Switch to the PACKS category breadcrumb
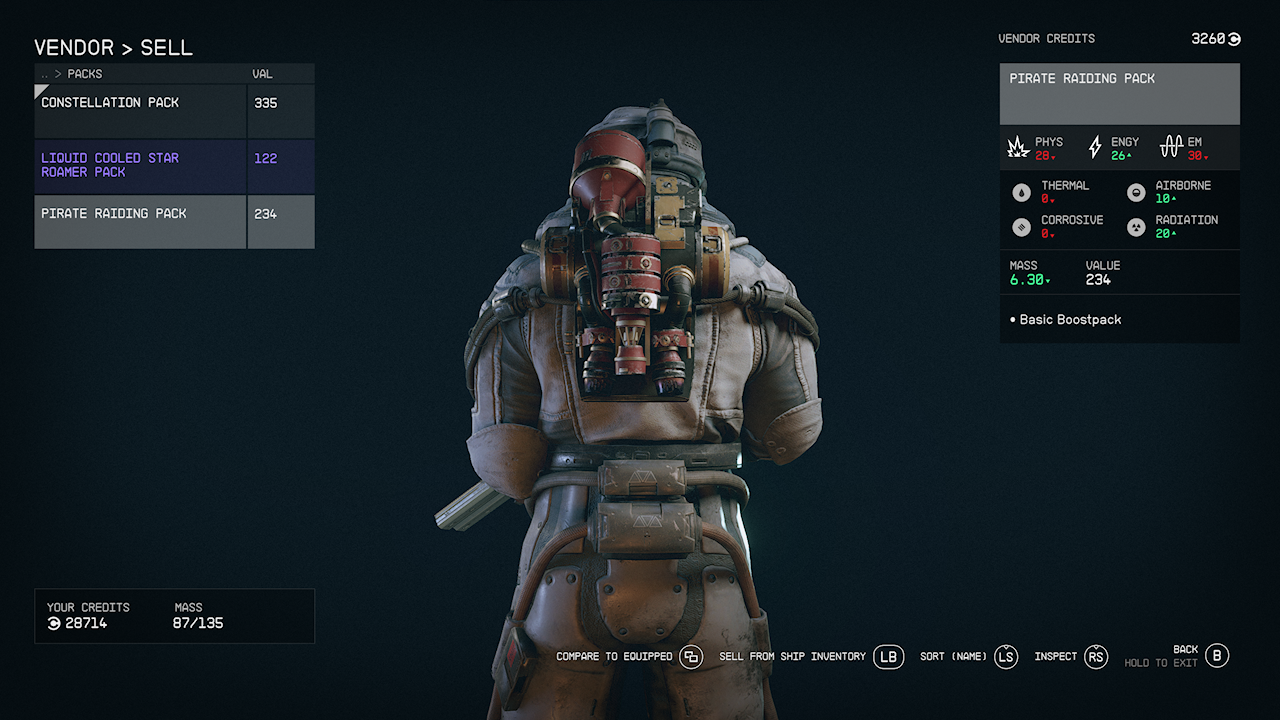The height and width of the screenshot is (720, 1280). (84, 73)
